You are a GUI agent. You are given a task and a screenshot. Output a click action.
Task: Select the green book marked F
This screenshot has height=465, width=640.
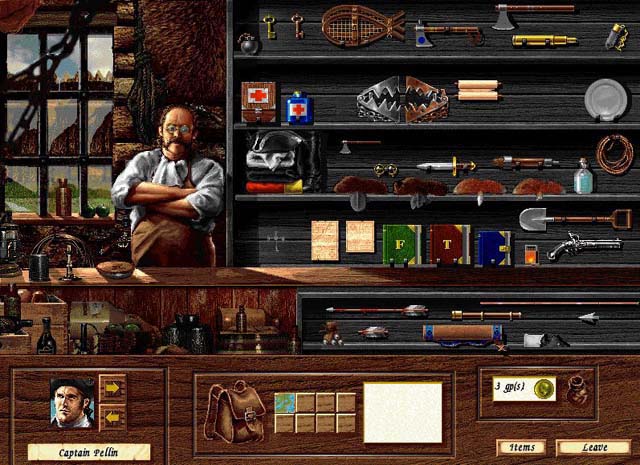tap(401, 243)
